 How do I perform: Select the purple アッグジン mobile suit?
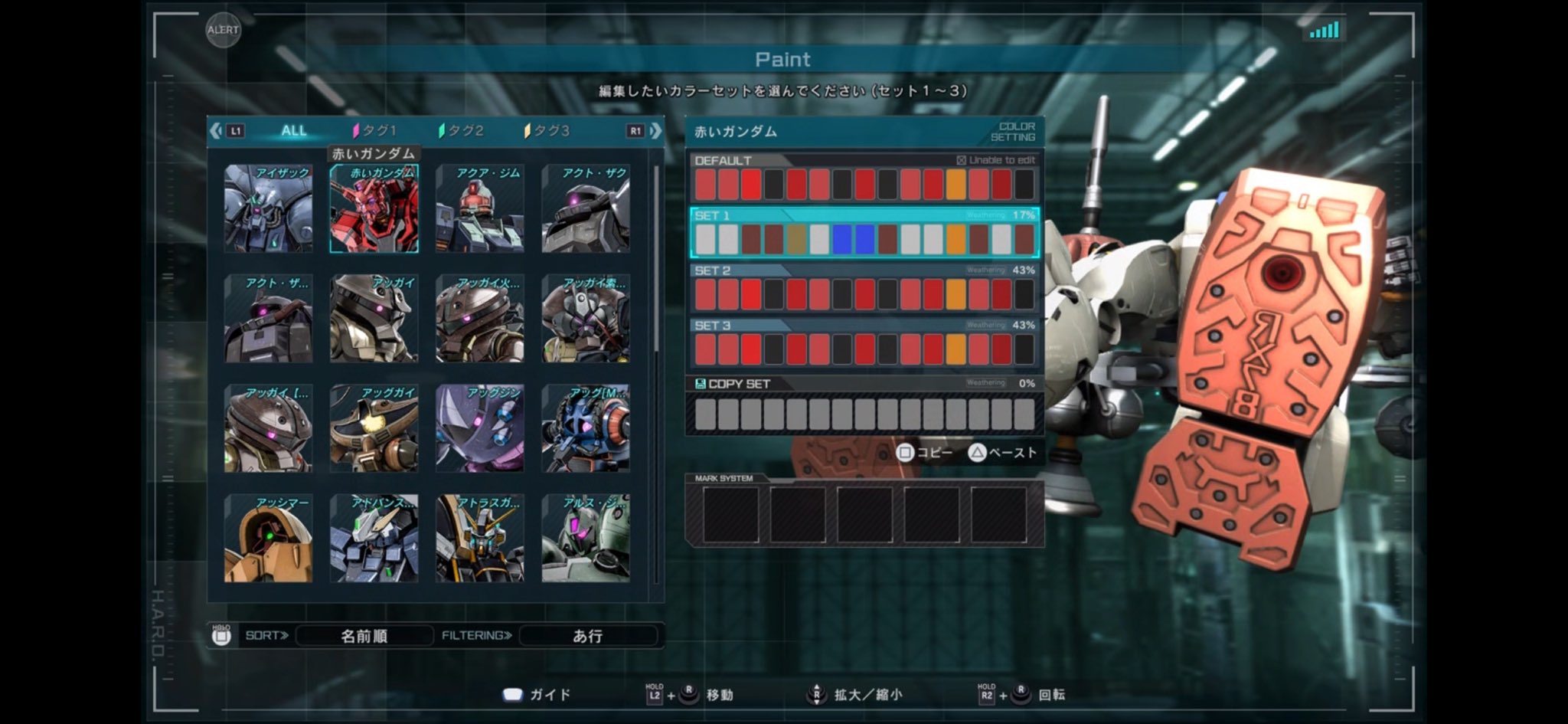[480, 428]
